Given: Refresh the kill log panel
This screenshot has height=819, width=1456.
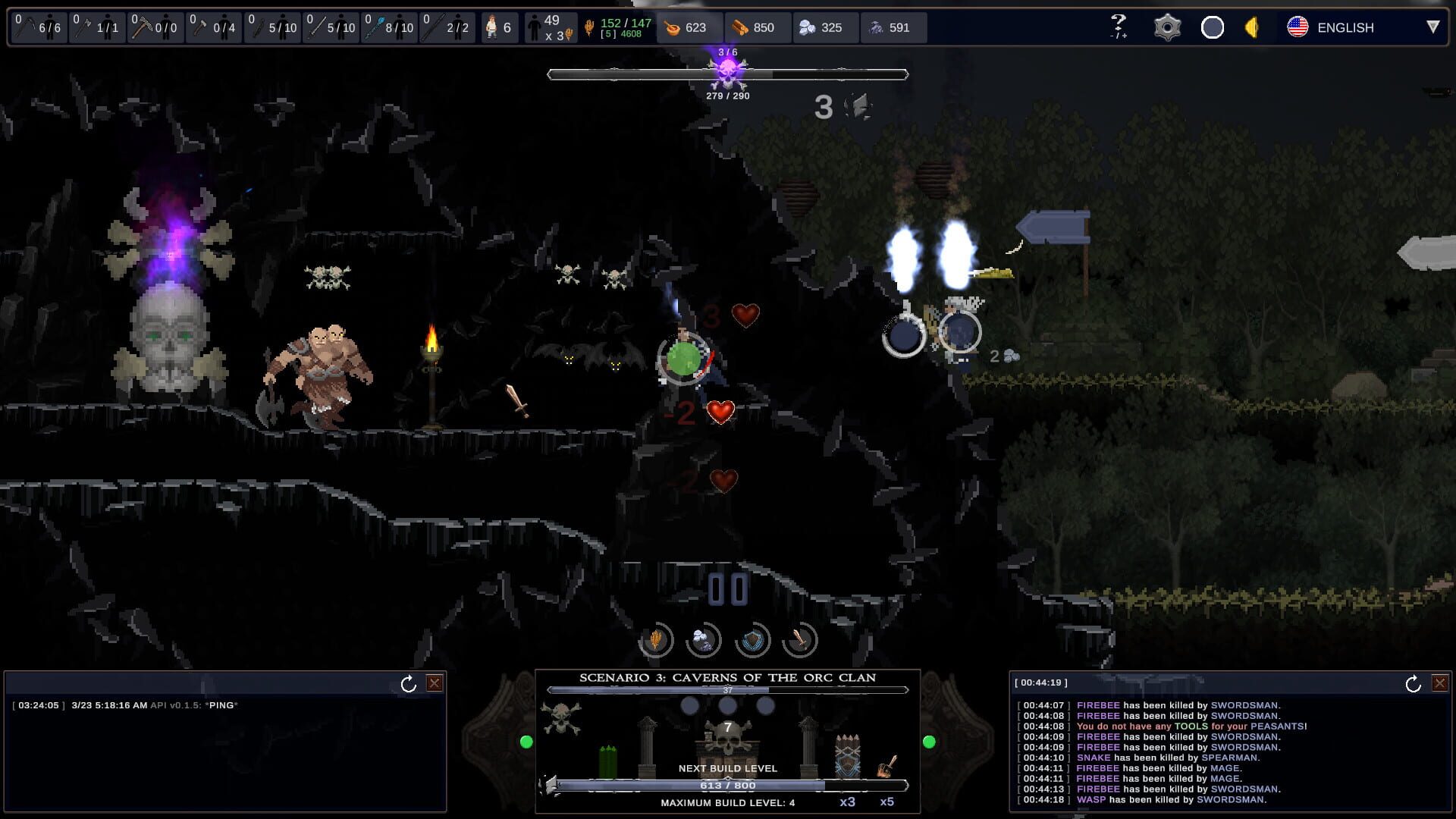Looking at the screenshot, I should [x=1414, y=682].
